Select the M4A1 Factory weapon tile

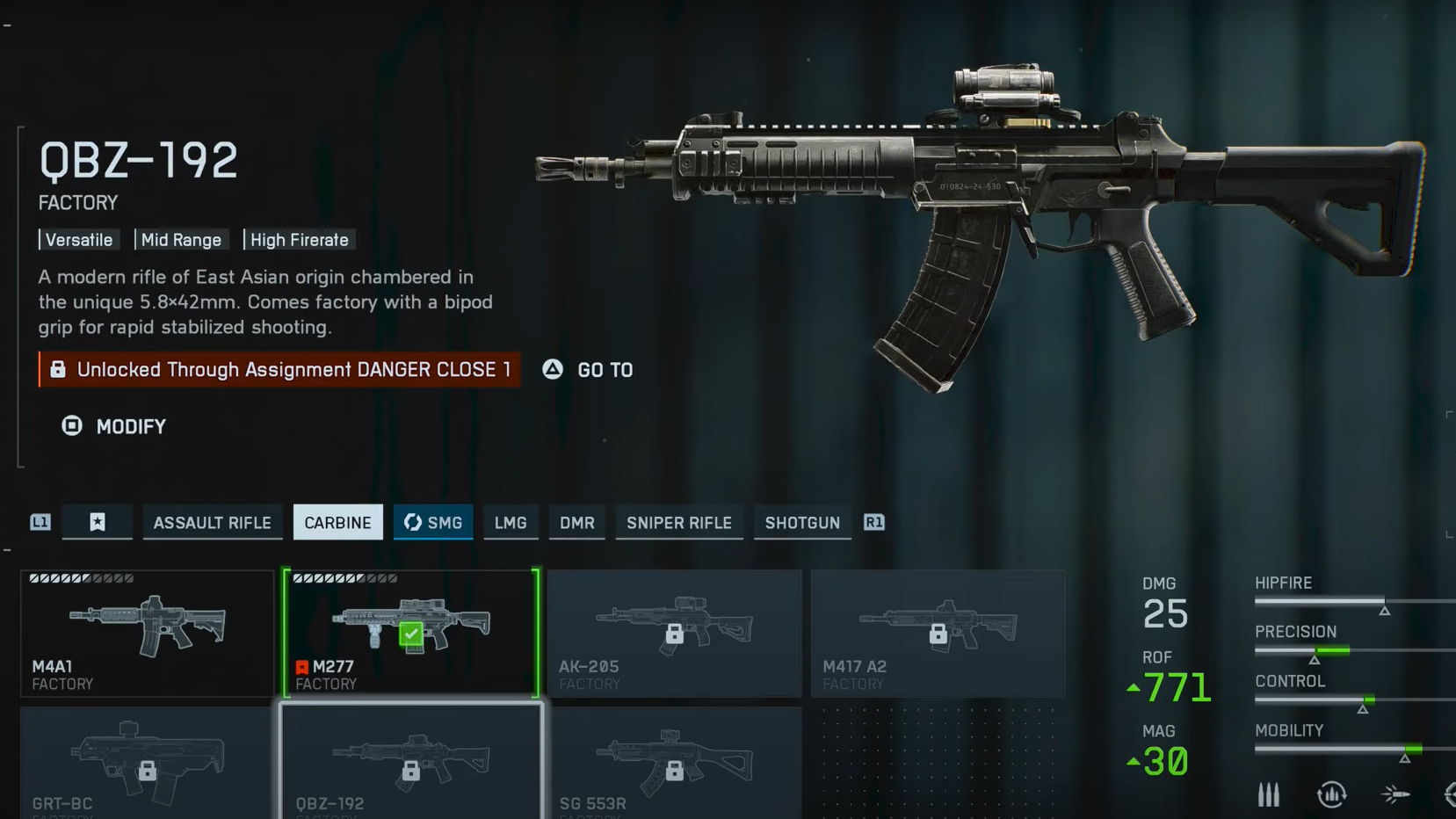148,634
